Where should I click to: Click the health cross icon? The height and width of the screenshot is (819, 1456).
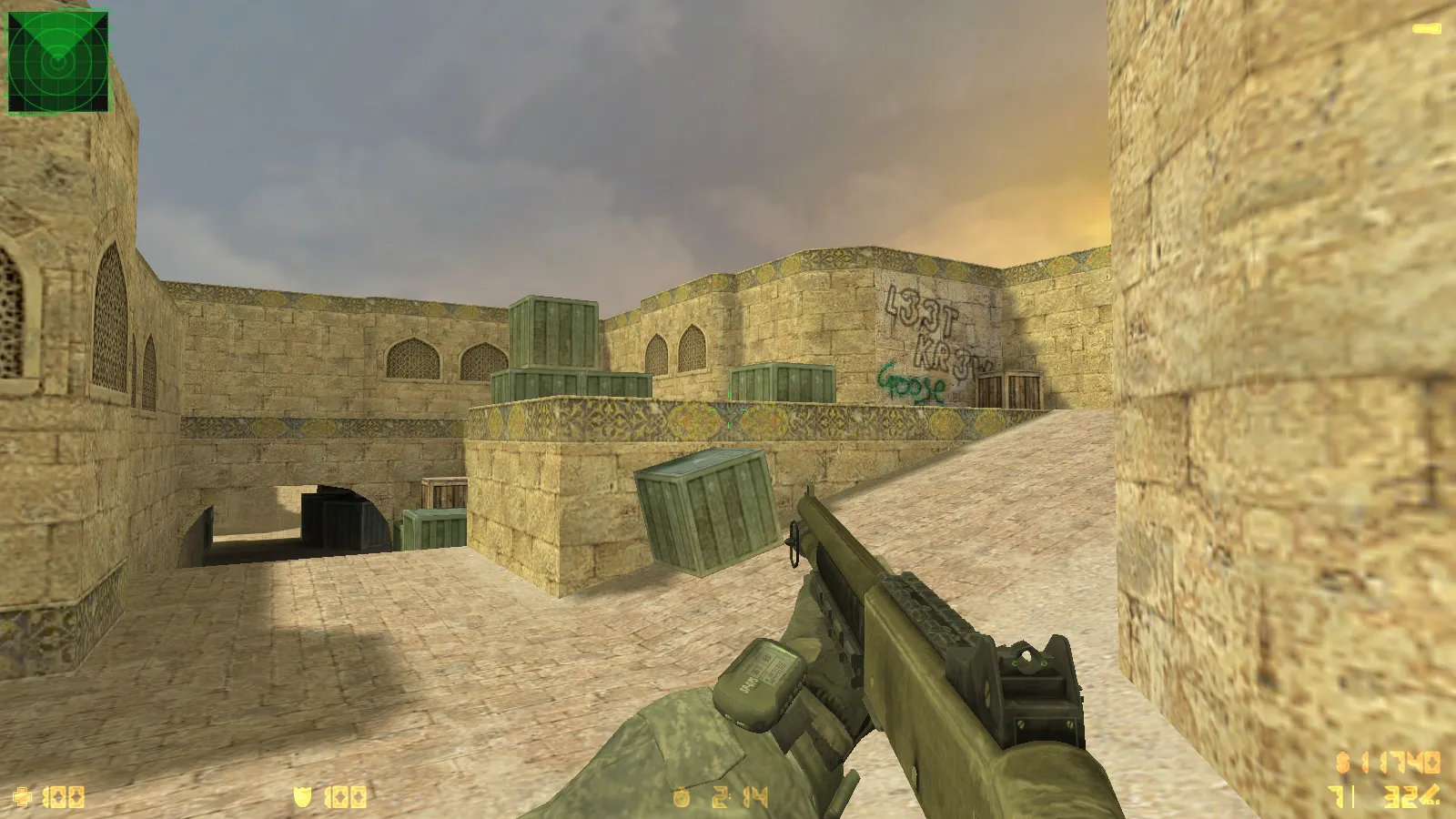pos(23,797)
